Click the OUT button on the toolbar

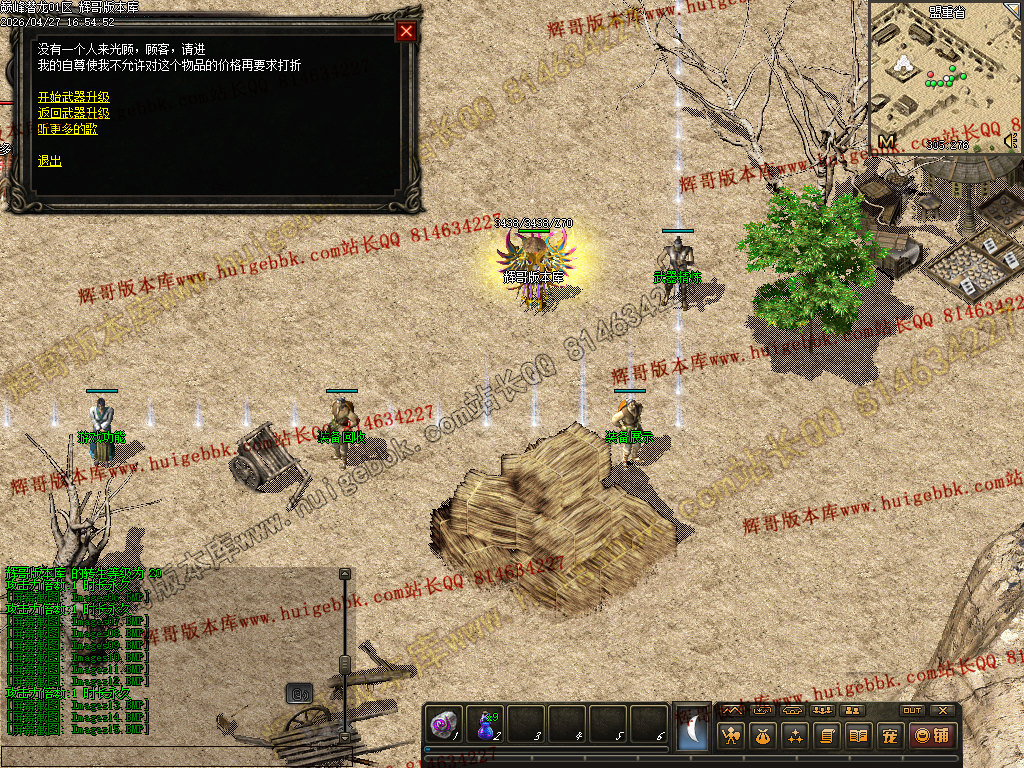(912, 710)
